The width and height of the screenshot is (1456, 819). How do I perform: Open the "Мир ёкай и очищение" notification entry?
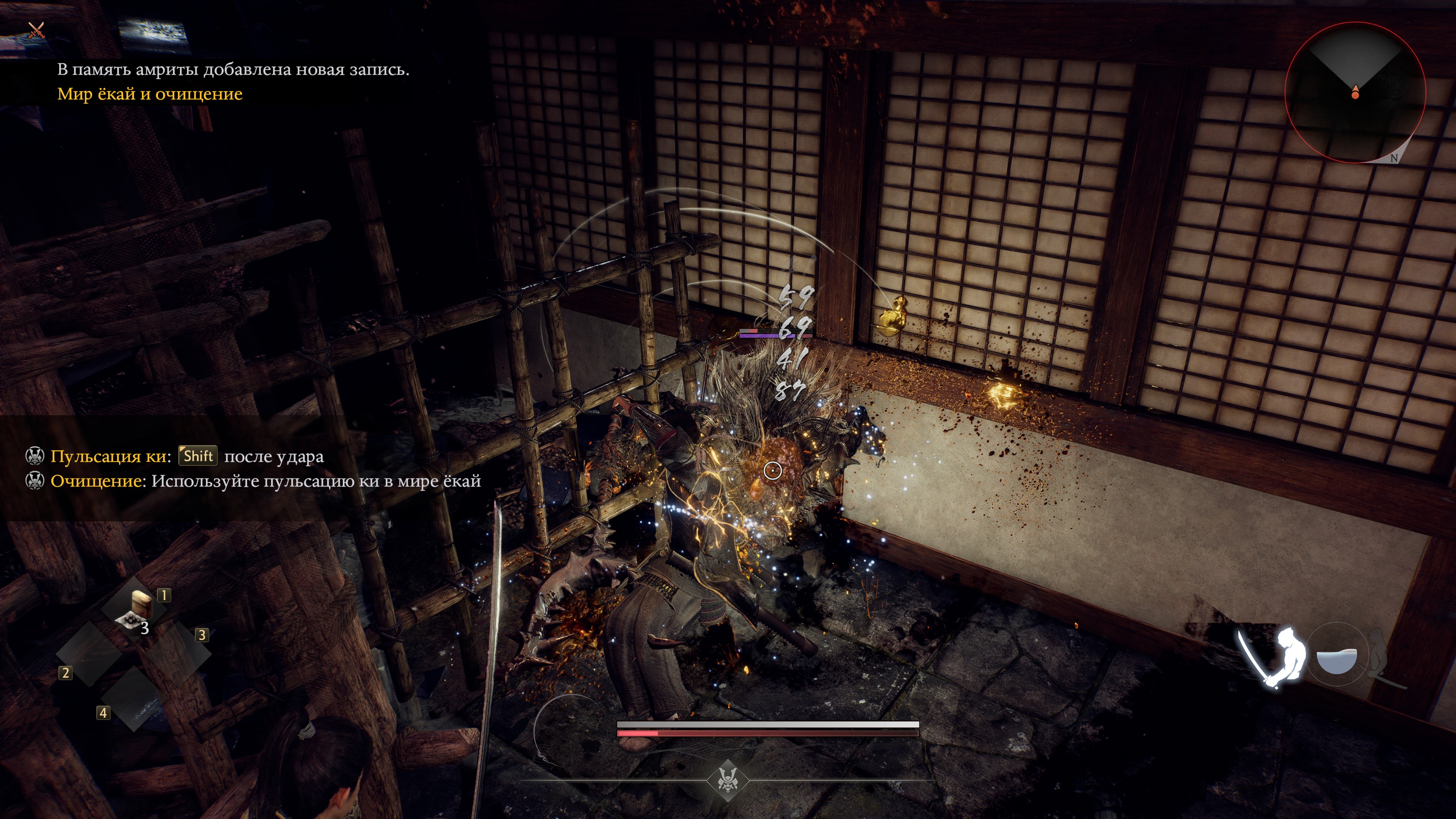point(150,94)
